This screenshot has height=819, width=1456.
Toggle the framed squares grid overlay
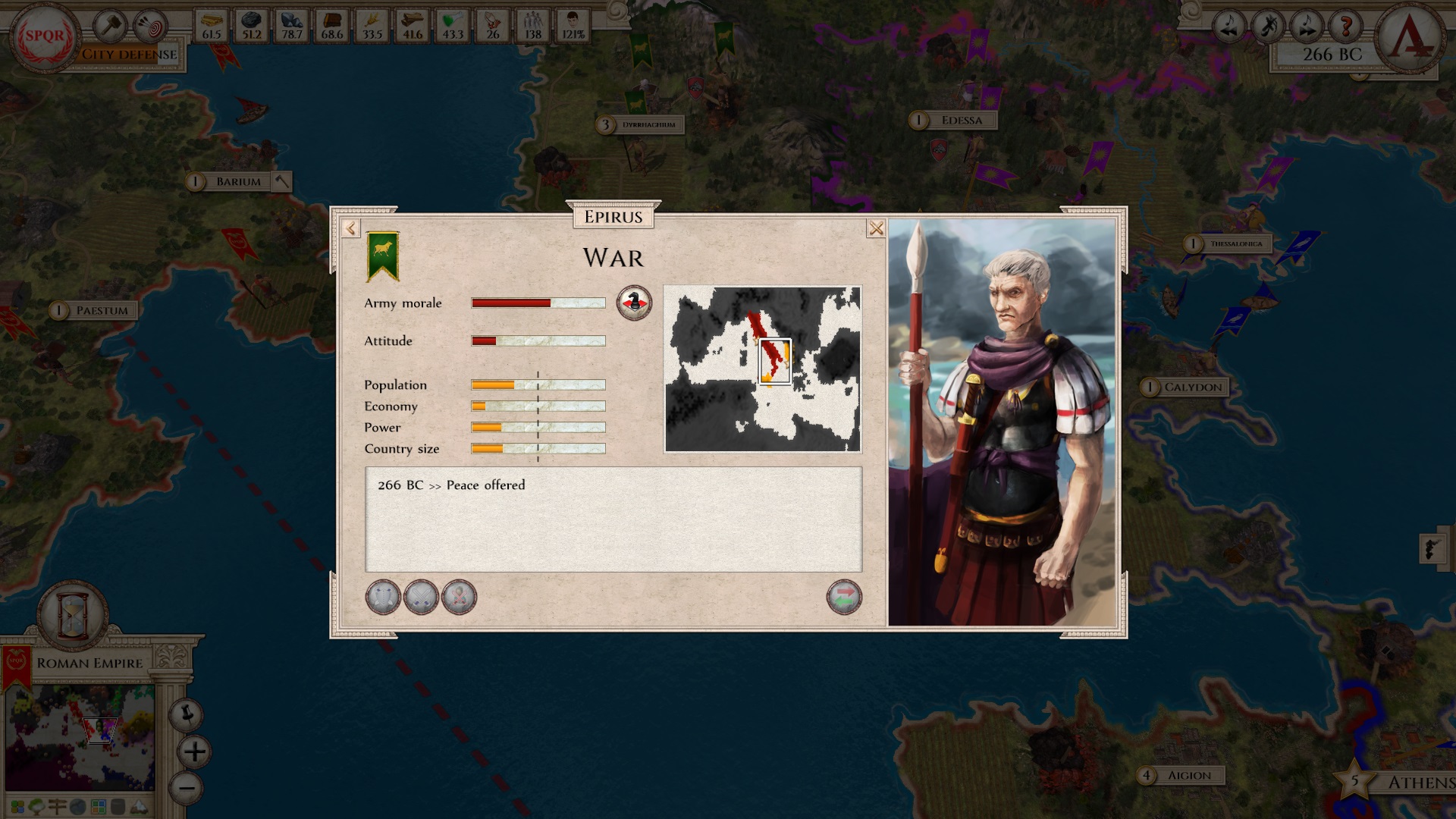point(97,806)
